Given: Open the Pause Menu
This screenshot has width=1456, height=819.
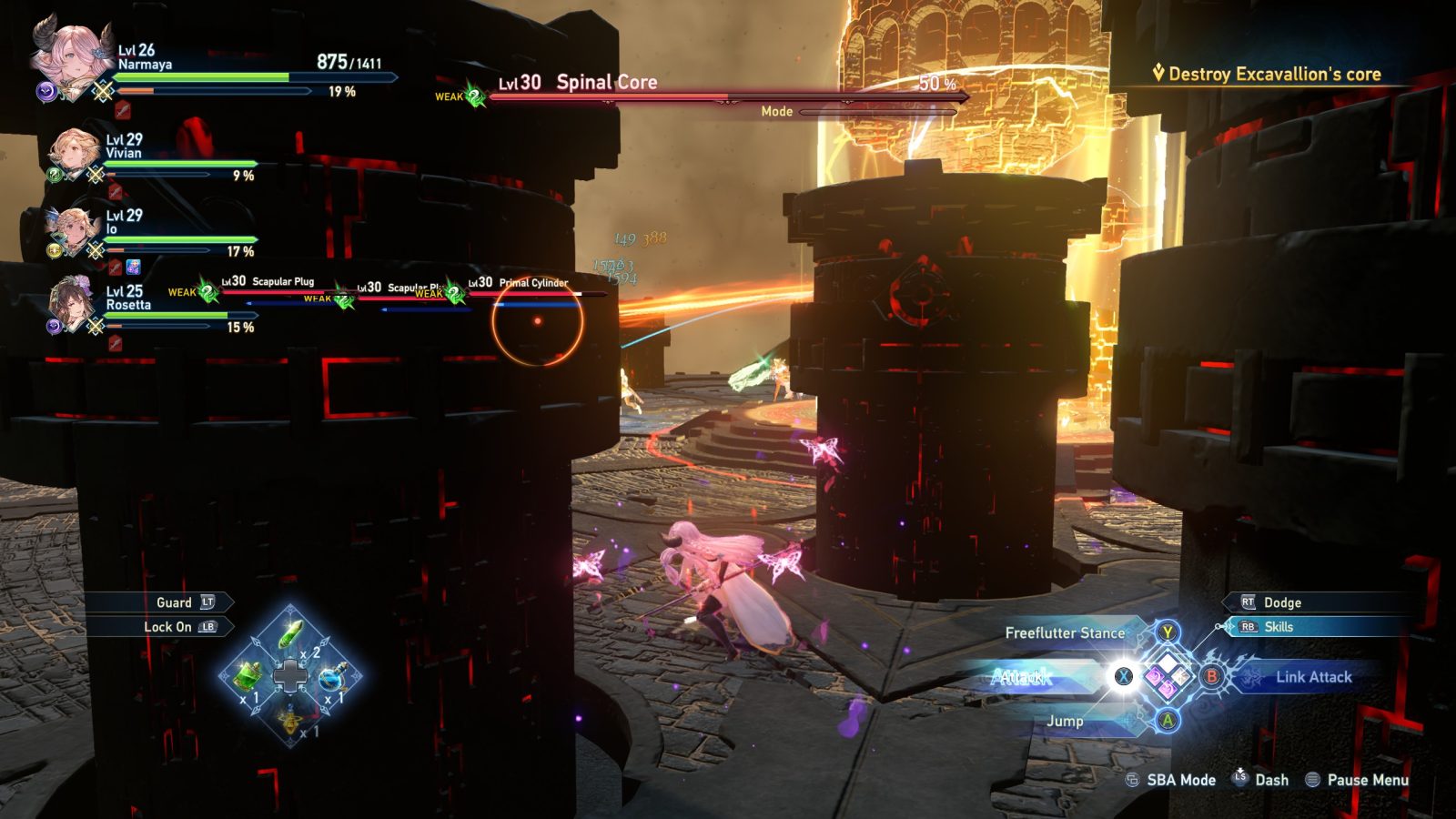Looking at the screenshot, I should point(1367,780).
